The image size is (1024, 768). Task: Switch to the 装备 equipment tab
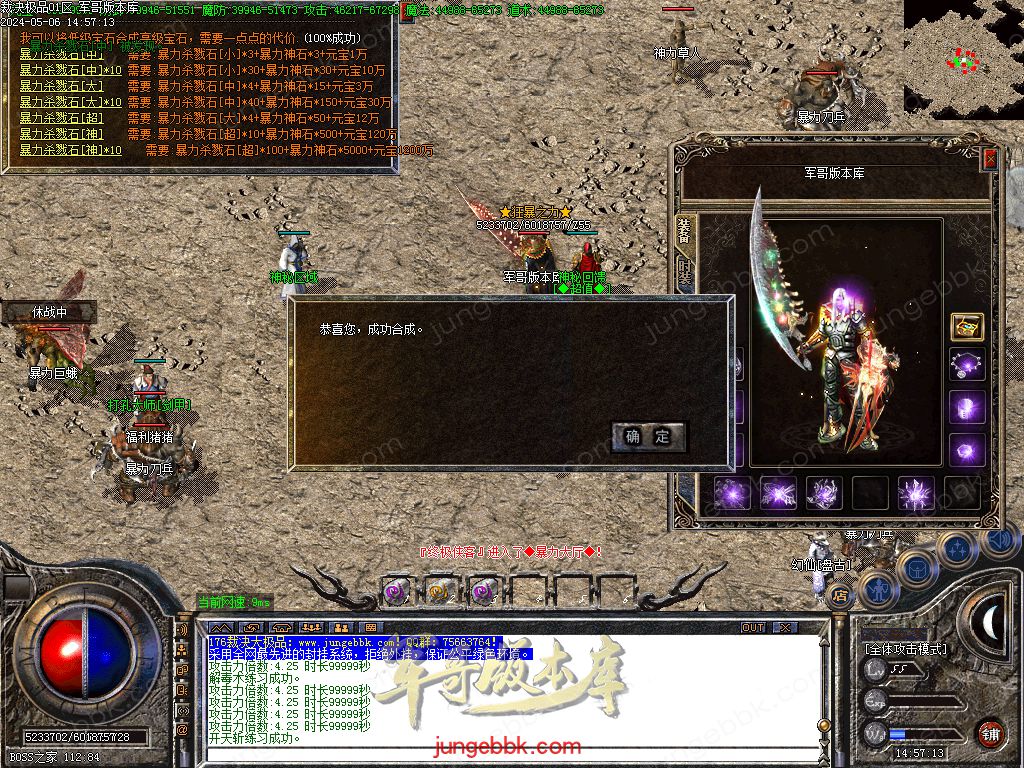click(x=685, y=229)
